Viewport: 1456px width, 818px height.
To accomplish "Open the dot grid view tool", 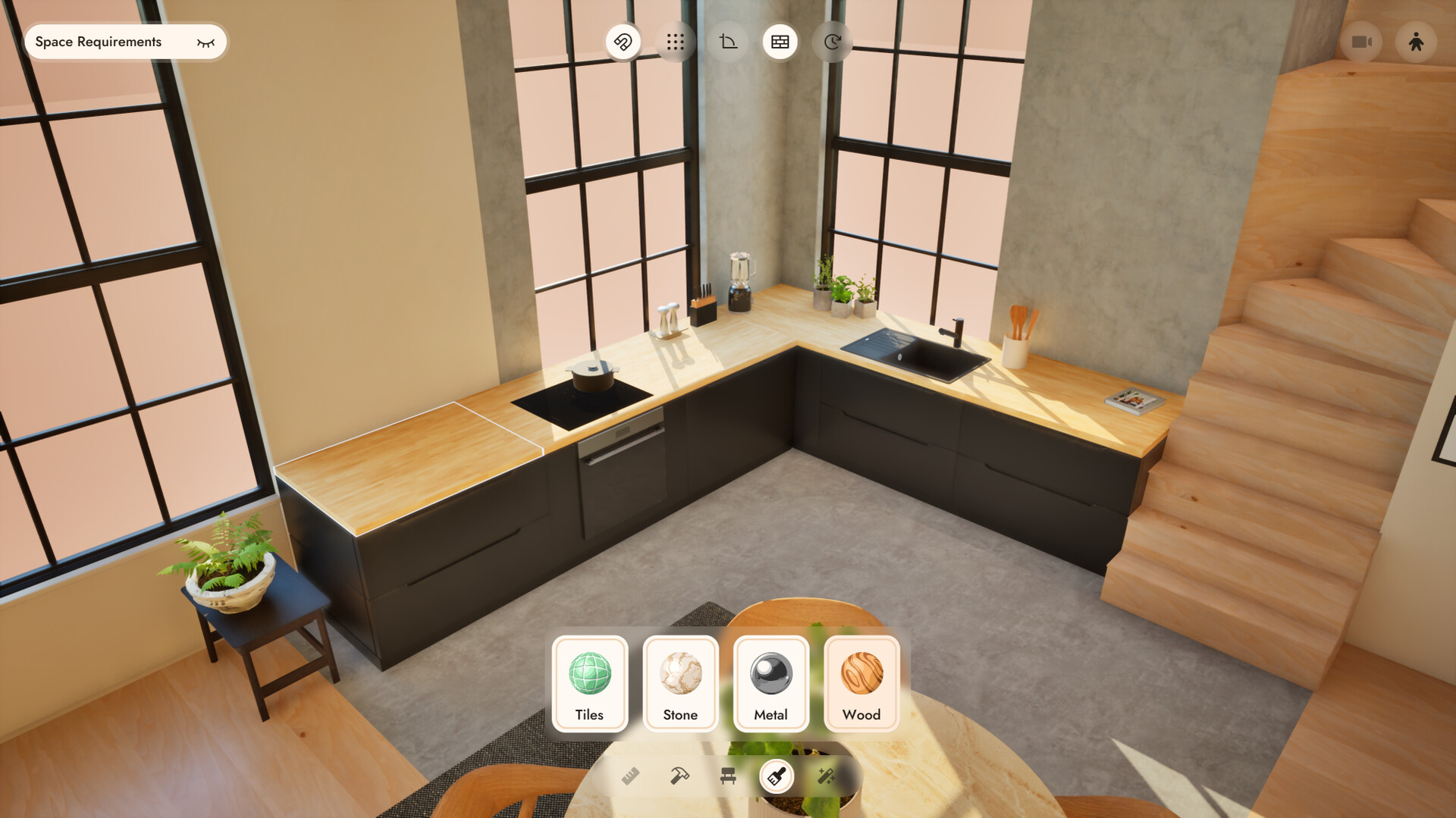I will coord(676,42).
